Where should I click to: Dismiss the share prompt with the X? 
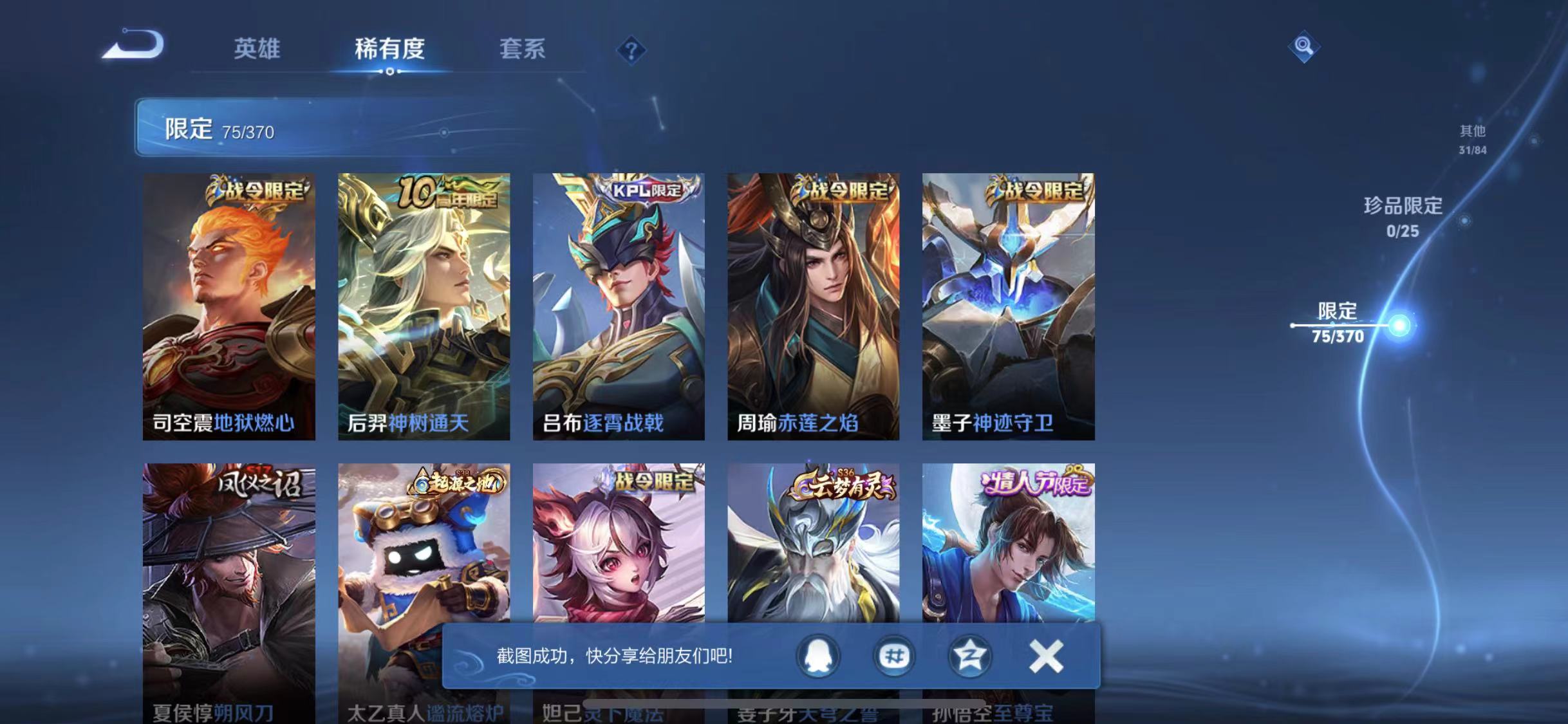point(1047,654)
